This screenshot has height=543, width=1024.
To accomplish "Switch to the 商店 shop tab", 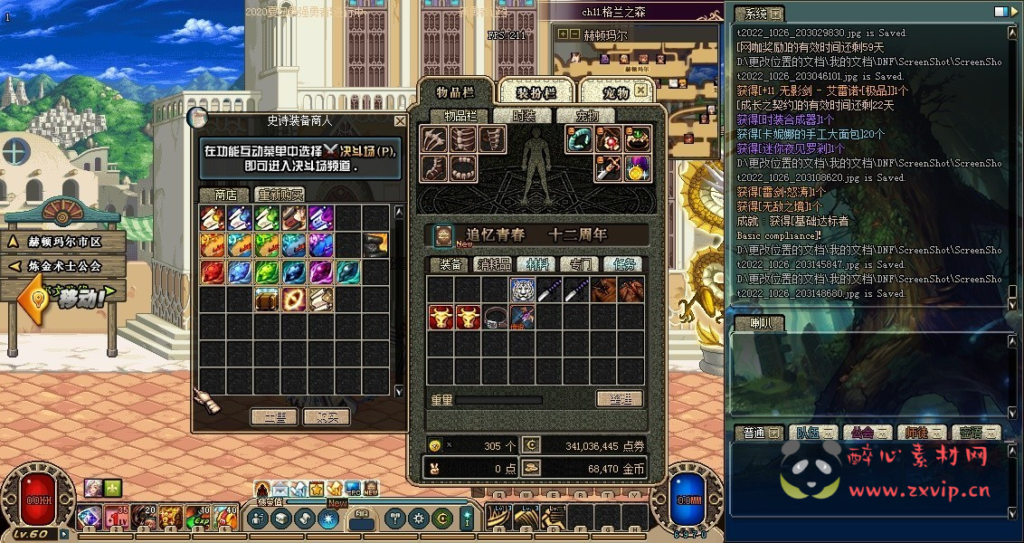I will click(x=218, y=194).
